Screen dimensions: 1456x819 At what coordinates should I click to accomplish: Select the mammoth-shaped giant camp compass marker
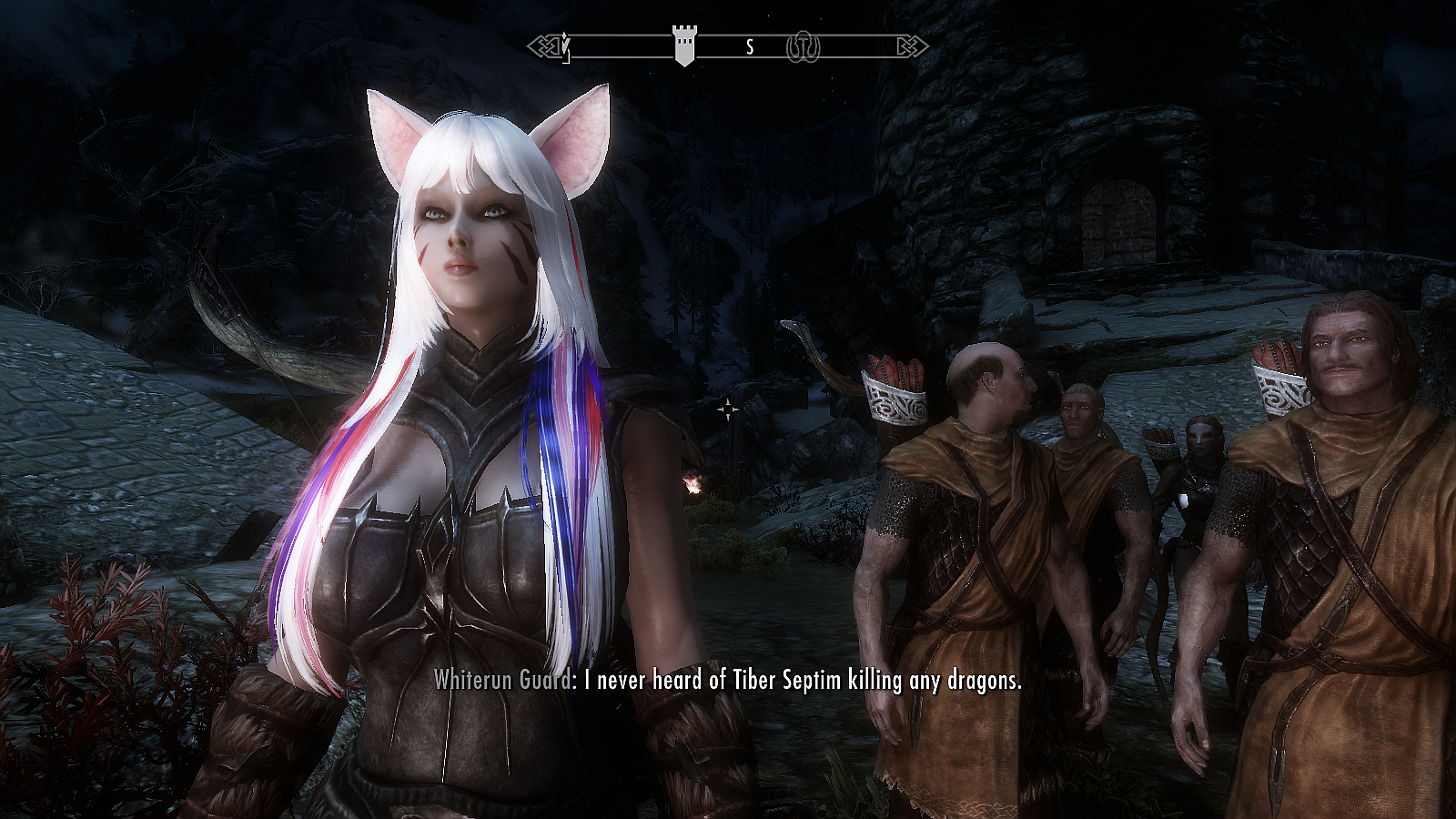point(803,46)
